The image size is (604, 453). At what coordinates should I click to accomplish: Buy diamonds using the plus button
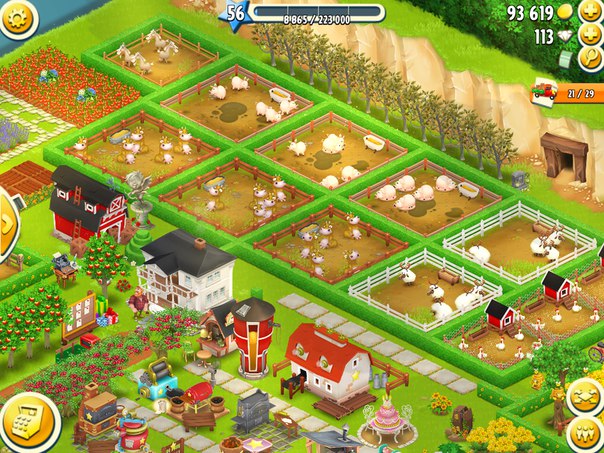pos(591,36)
